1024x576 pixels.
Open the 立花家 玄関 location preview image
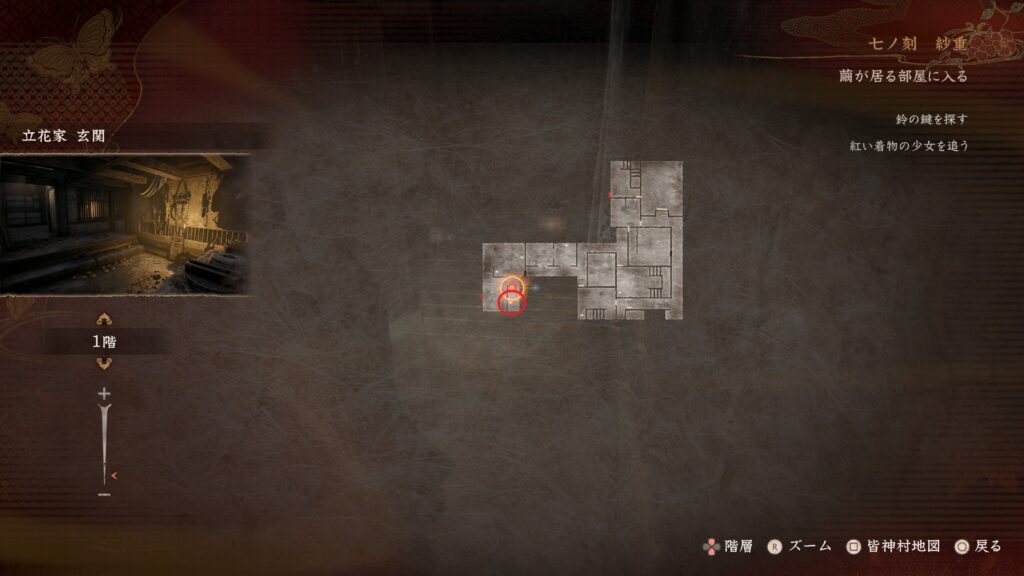pyautogui.click(x=124, y=224)
